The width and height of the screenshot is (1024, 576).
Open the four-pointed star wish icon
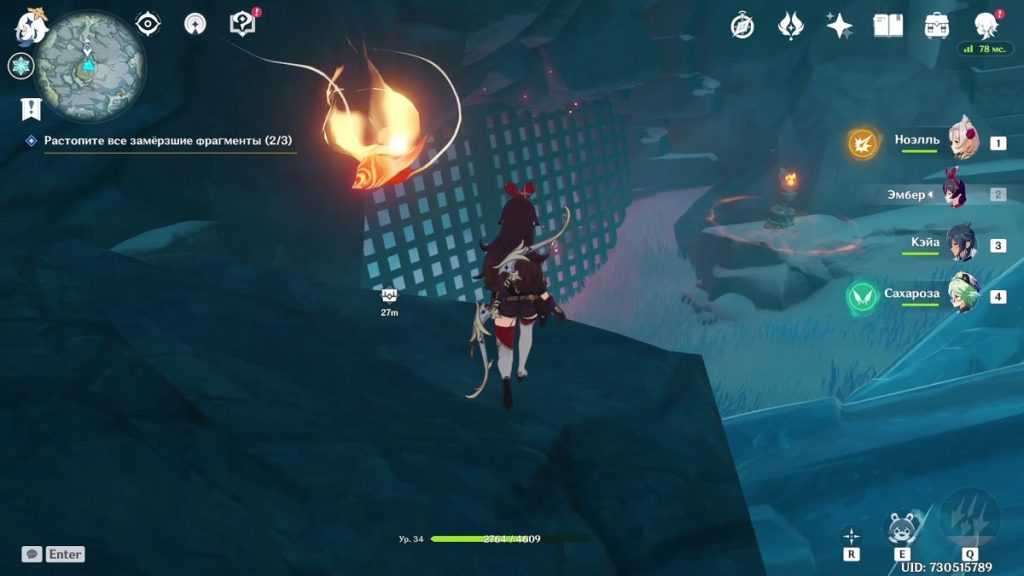(x=839, y=26)
